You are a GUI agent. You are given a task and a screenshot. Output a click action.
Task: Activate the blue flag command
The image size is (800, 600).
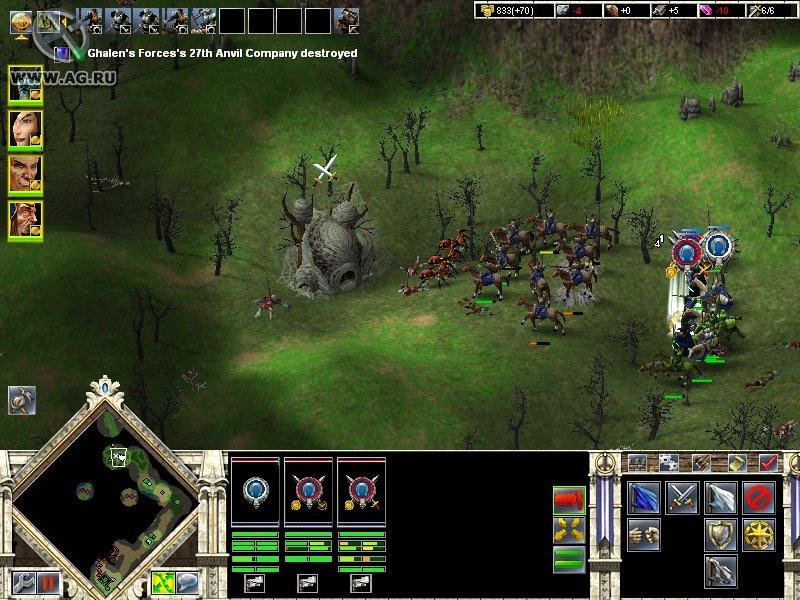[x=645, y=496]
